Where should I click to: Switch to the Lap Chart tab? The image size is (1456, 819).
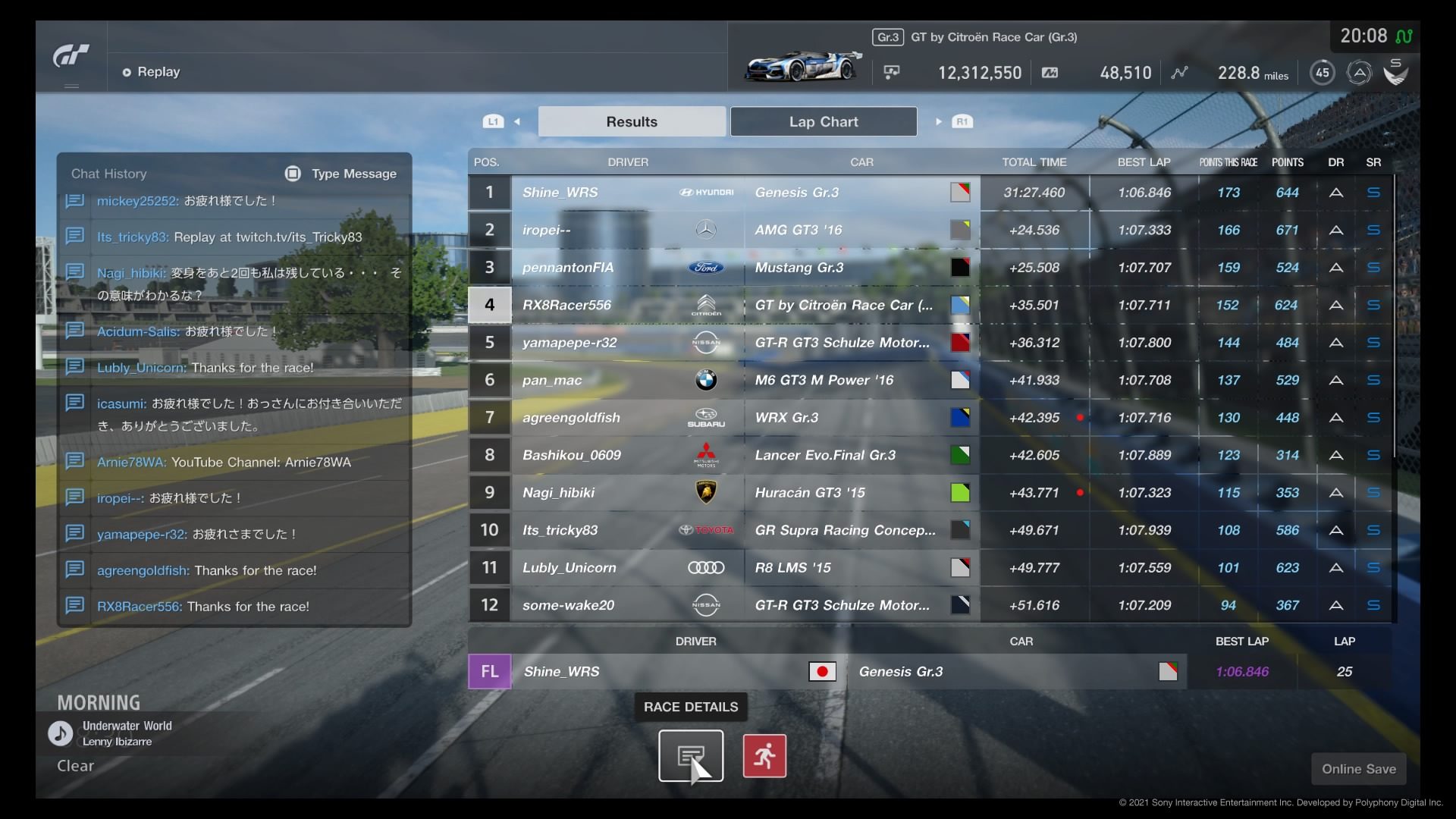823,121
